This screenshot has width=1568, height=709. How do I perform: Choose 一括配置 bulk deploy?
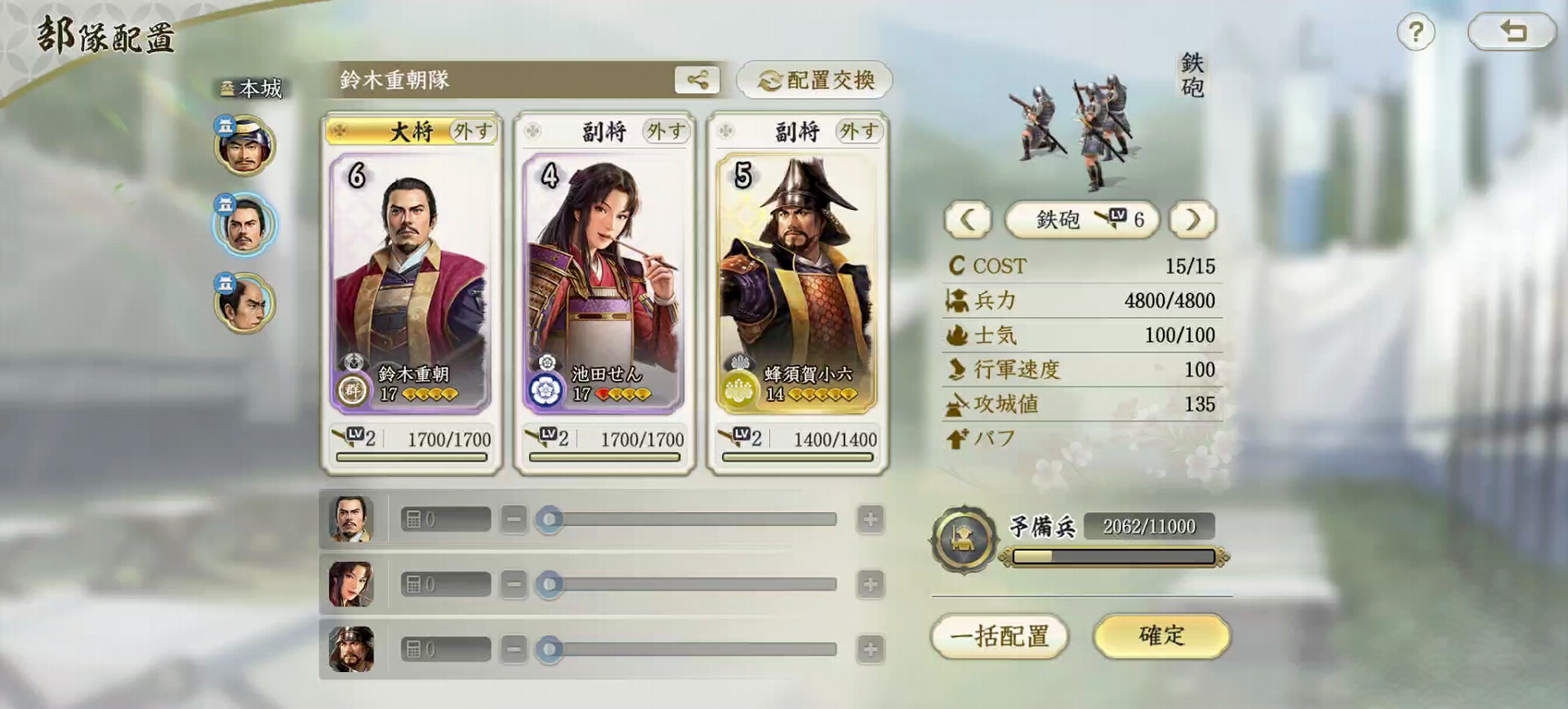tap(1000, 636)
